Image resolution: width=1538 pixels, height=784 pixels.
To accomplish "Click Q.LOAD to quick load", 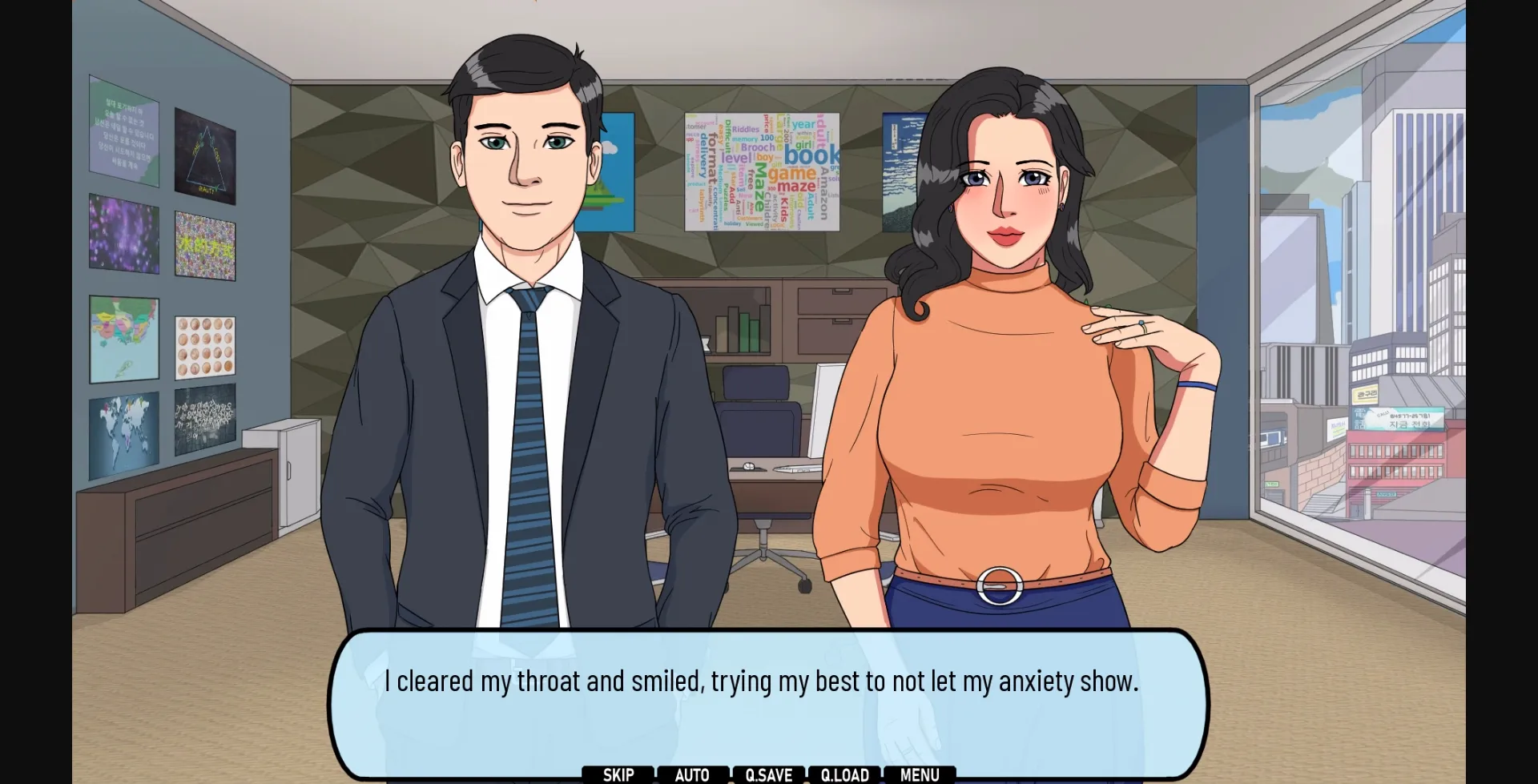I will 844,774.
